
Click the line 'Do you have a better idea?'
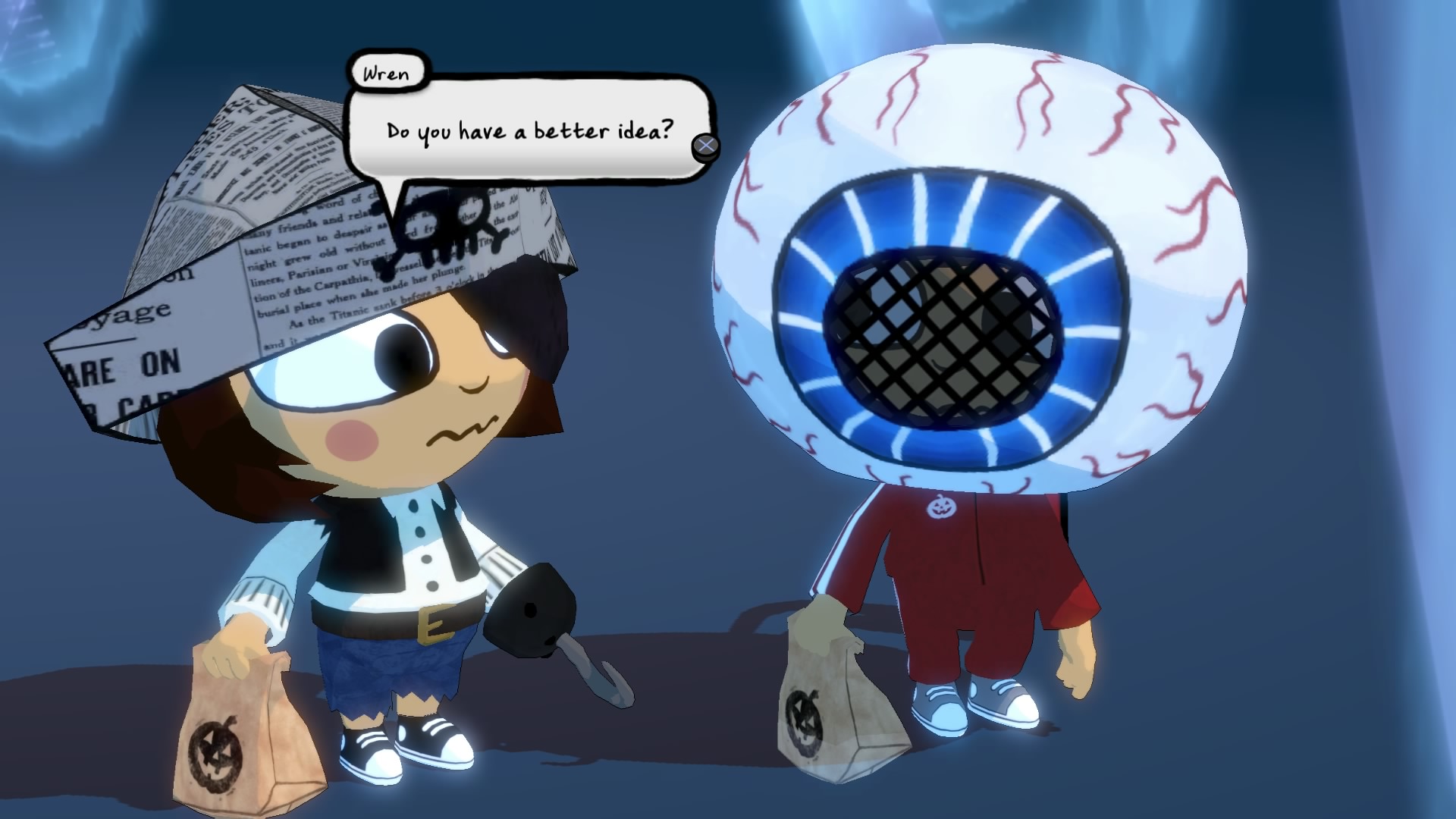(529, 130)
